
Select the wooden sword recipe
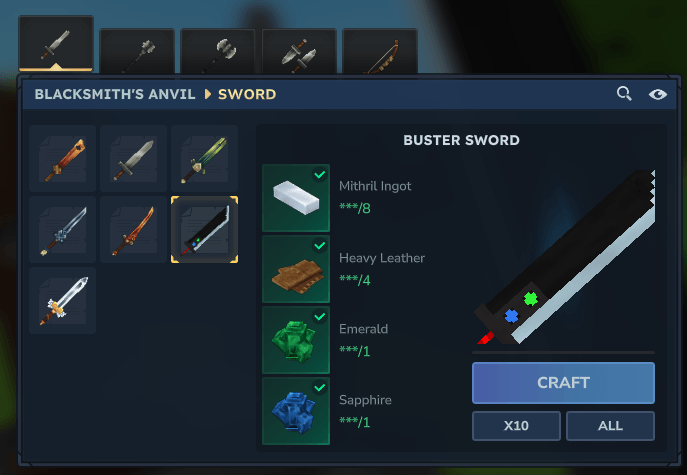tap(63, 159)
